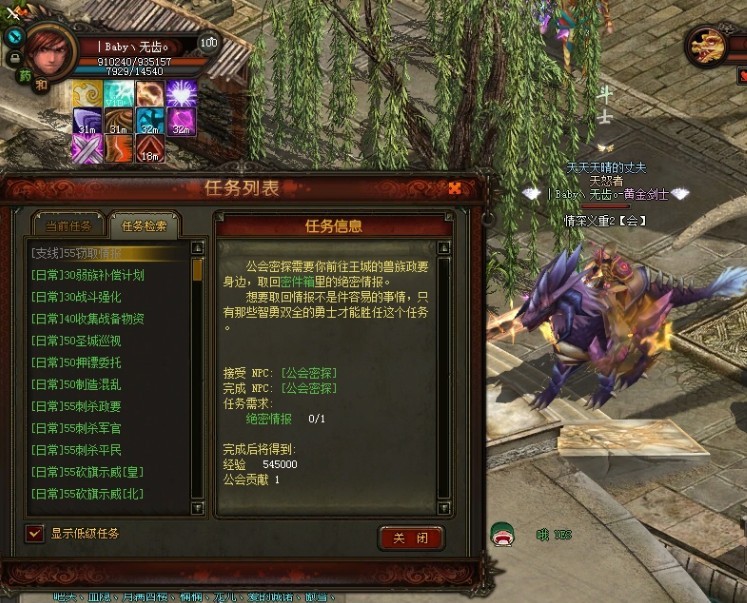747x603 pixels.
Task: Select the 任务检索 tab
Action: click(x=145, y=225)
